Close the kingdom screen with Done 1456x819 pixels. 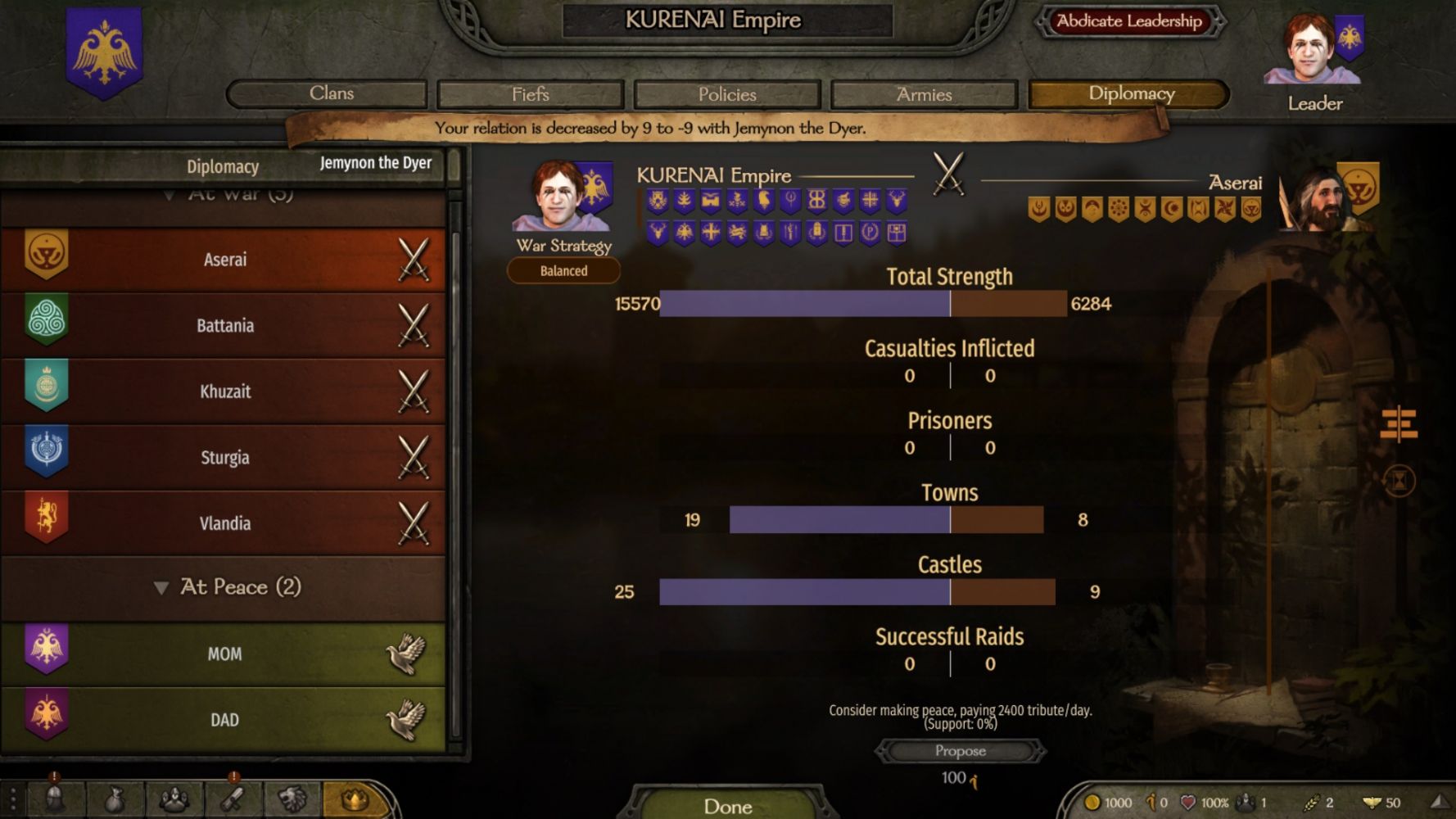pos(727,806)
